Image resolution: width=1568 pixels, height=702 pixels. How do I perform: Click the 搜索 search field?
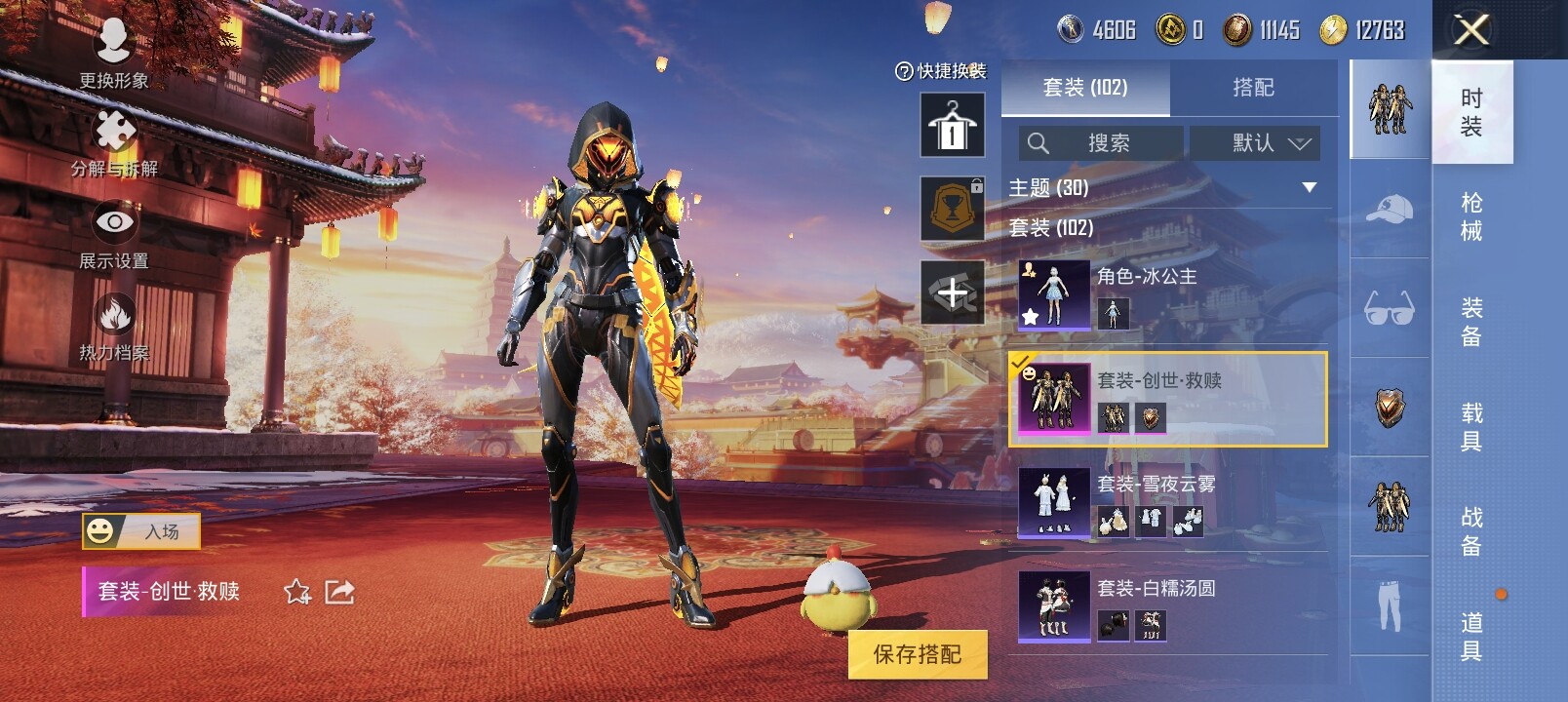pos(1101,143)
